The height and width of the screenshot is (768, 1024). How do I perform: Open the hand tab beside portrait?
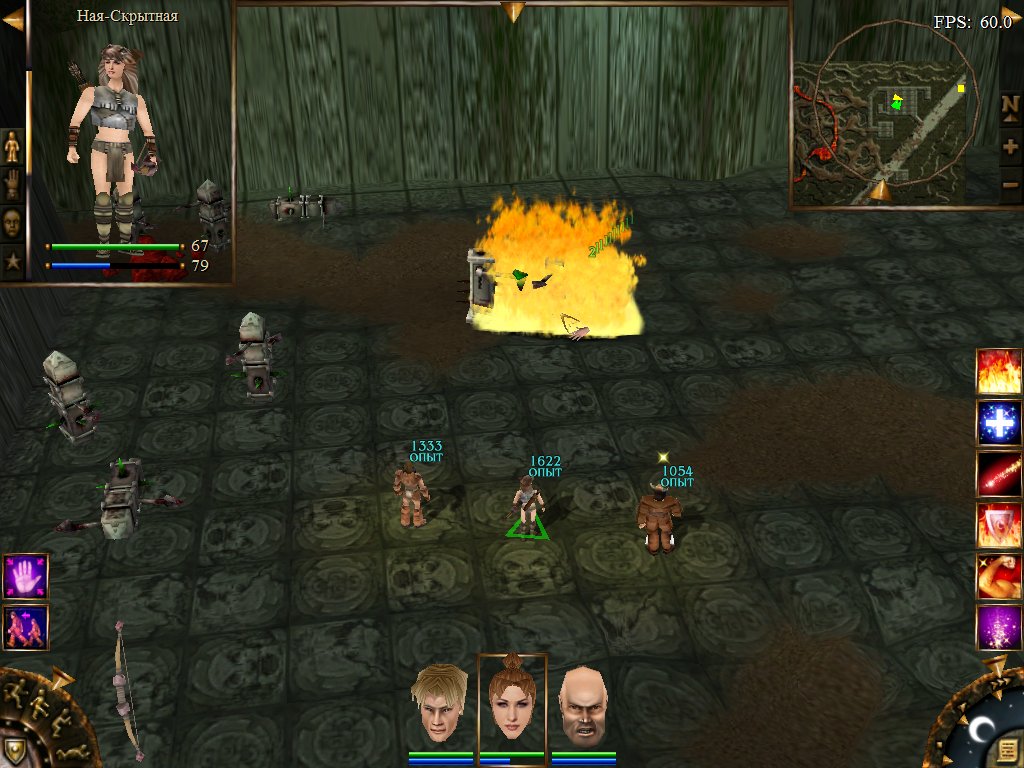tap(12, 185)
